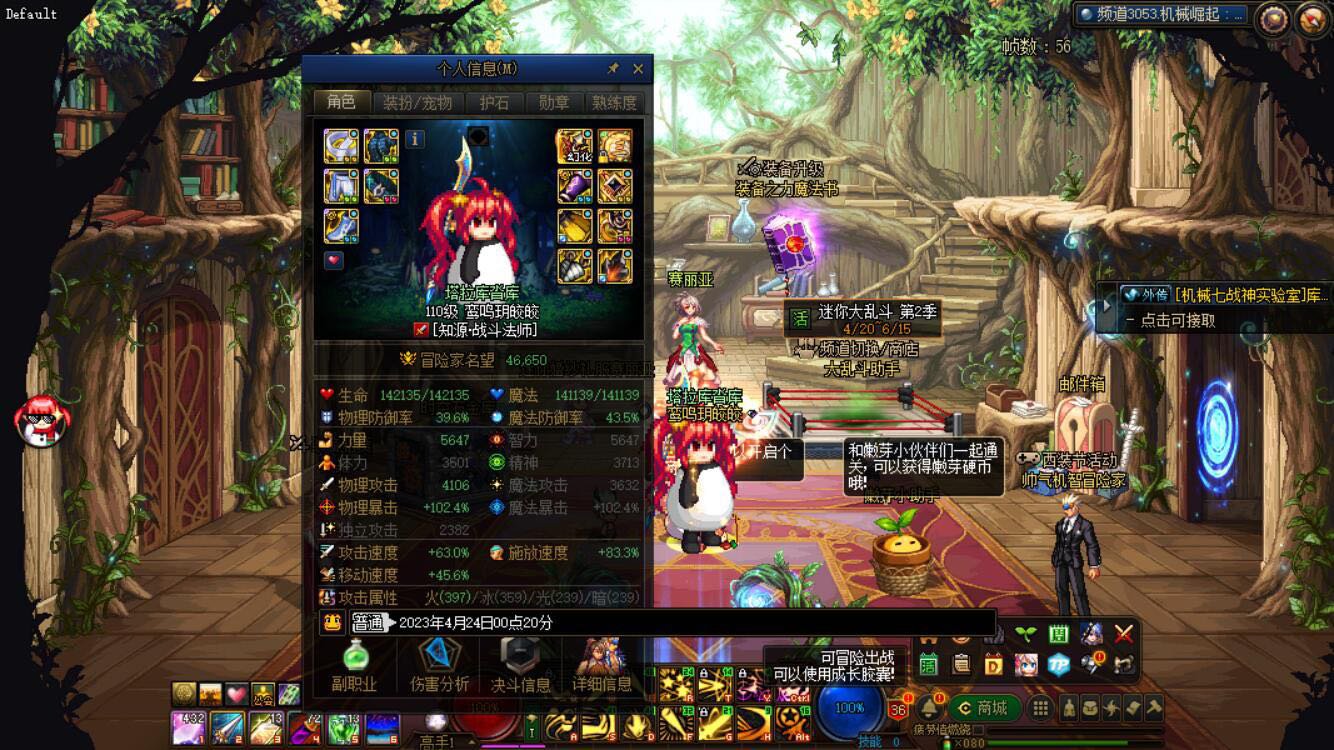The image size is (1334, 750).
Task: Select the 勋章 tab
Action: [x=553, y=102]
